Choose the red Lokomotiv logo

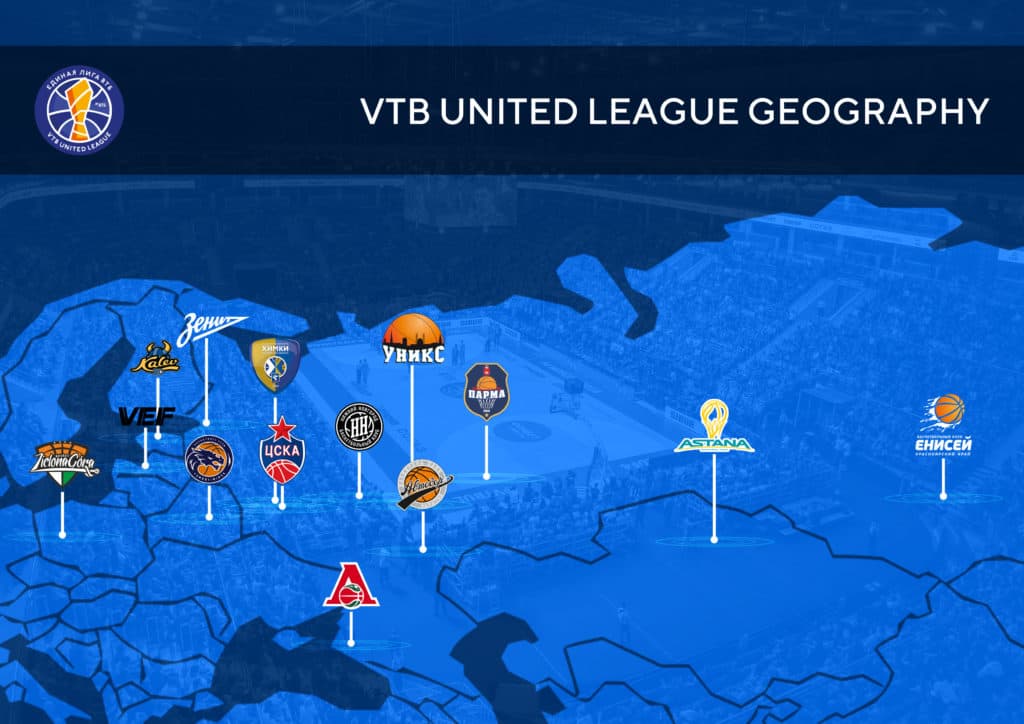pos(351,586)
